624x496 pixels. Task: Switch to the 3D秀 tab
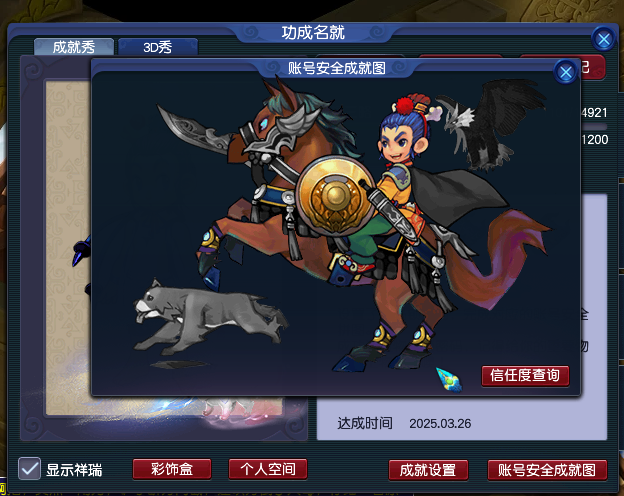157,47
